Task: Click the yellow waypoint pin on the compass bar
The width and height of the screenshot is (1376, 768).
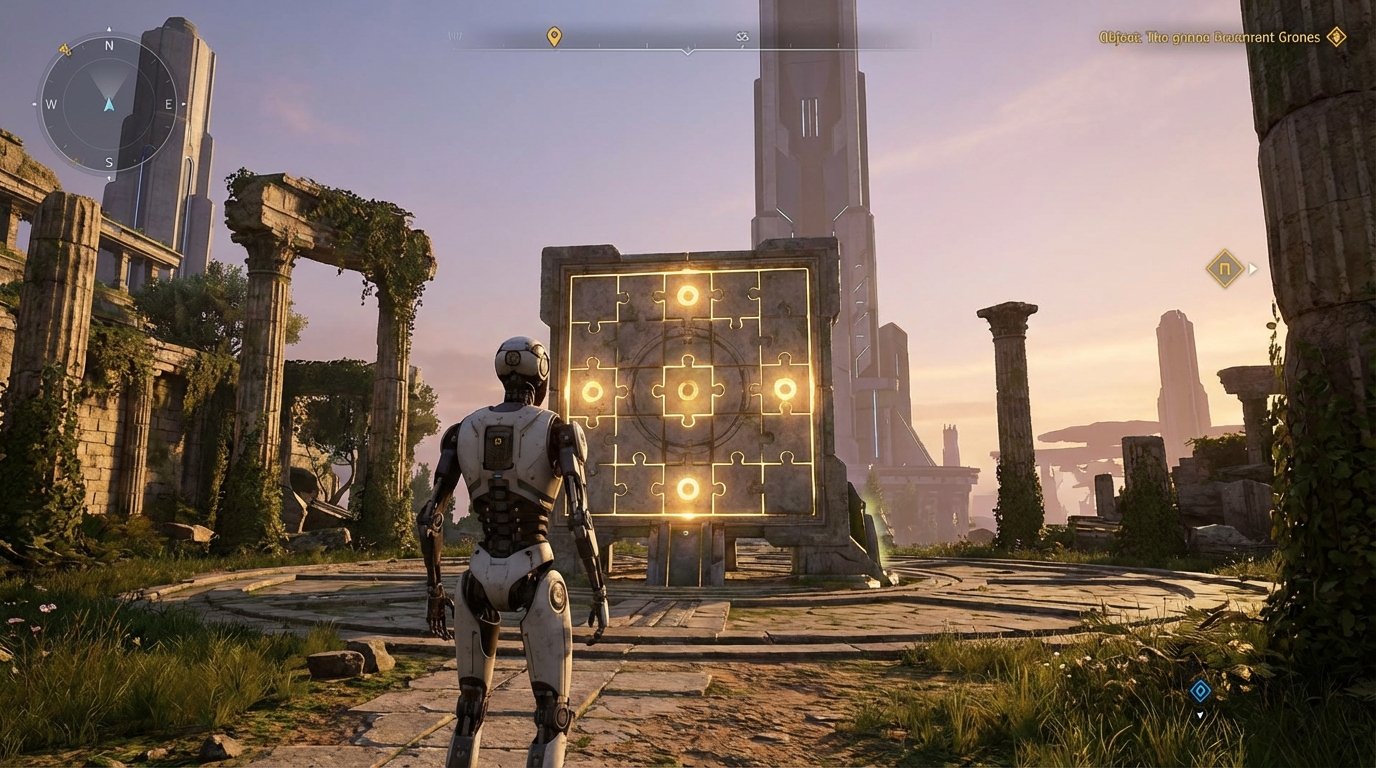Action: click(x=553, y=36)
